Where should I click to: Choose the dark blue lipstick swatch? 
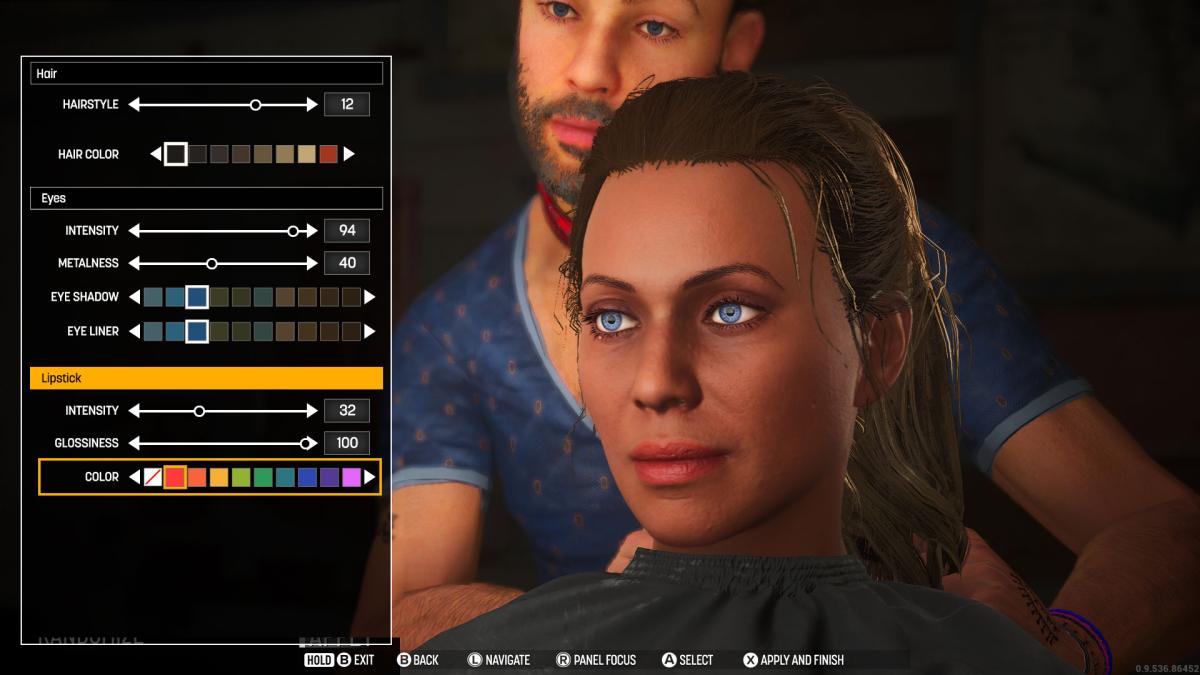pyautogui.click(x=307, y=477)
